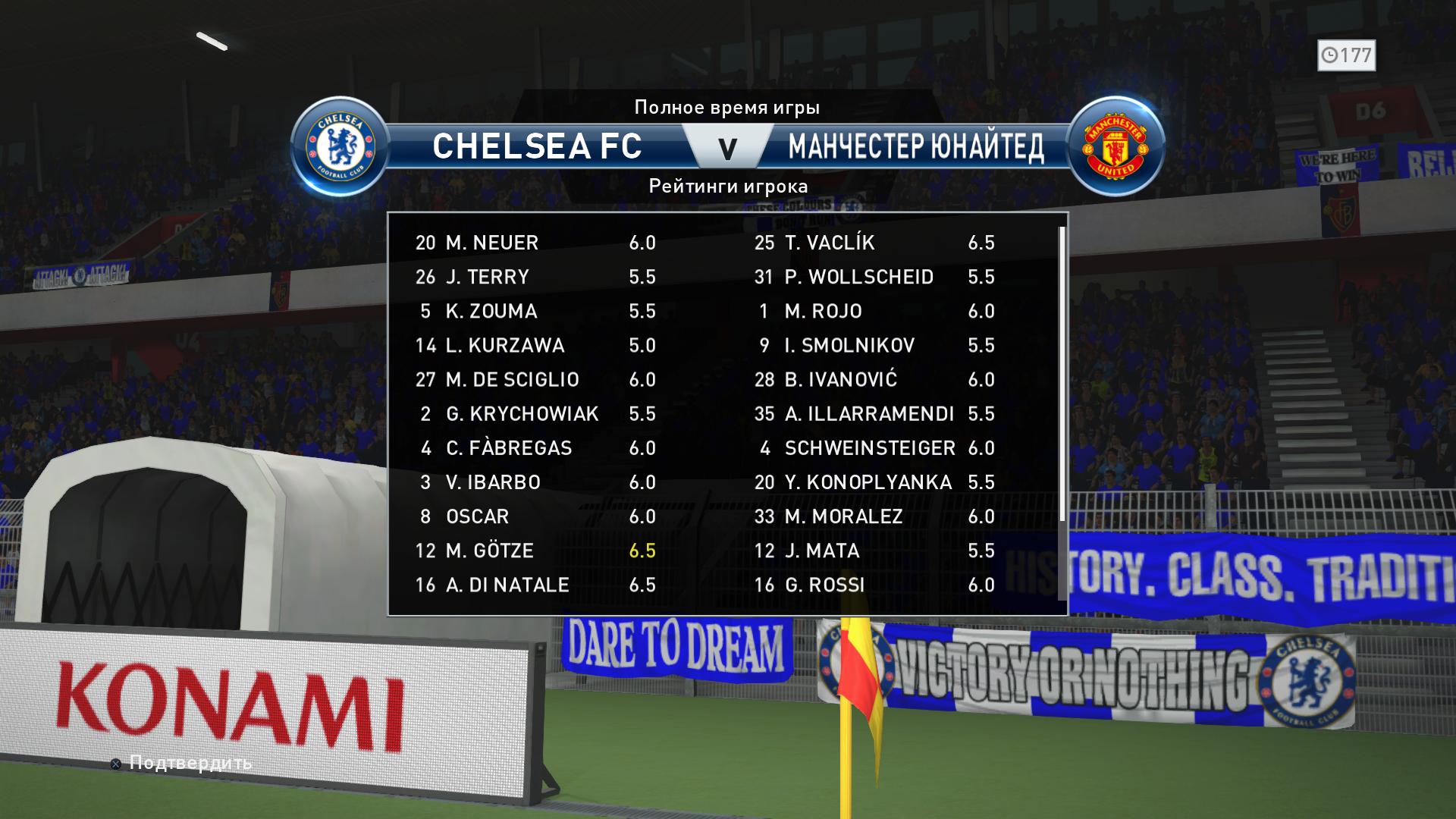
Task: Choose P. Wollscheid's player entry
Action: point(874,277)
